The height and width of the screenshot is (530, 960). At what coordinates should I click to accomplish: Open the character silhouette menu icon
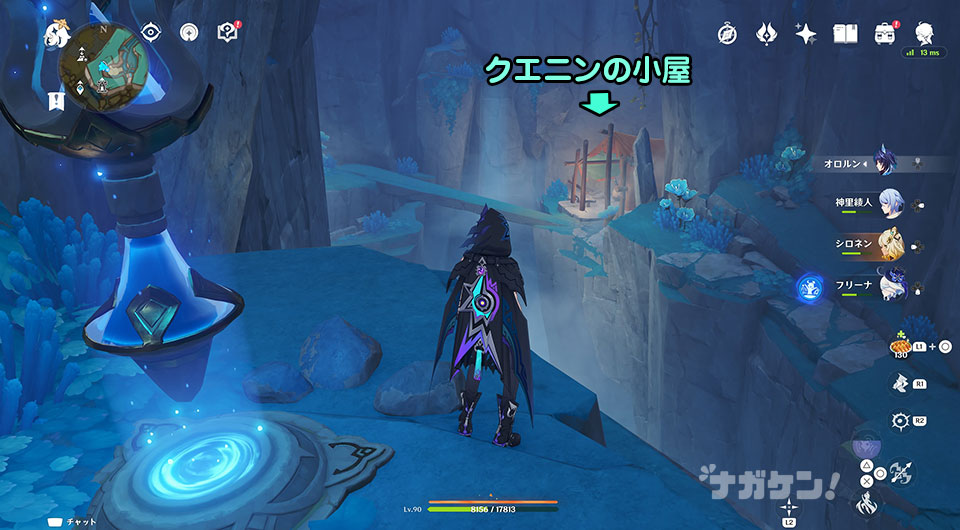(x=923, y=32)
